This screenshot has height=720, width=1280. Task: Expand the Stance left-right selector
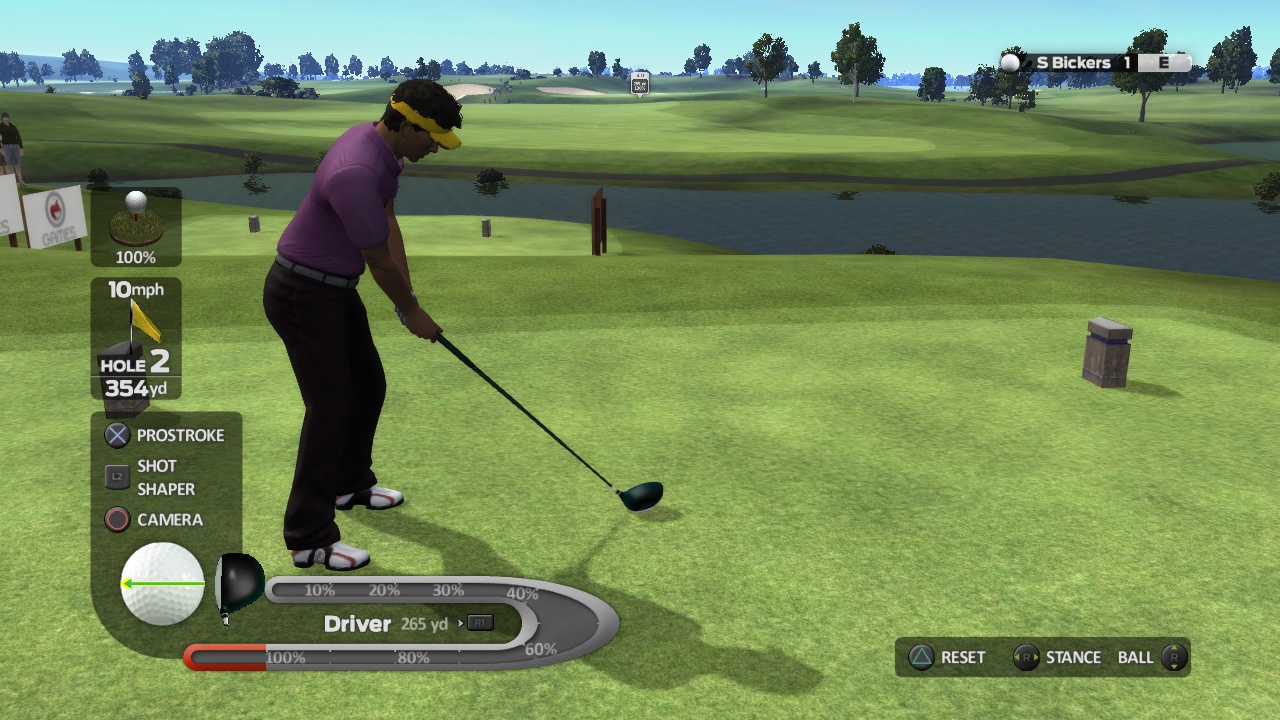[x=1026, y=658]
